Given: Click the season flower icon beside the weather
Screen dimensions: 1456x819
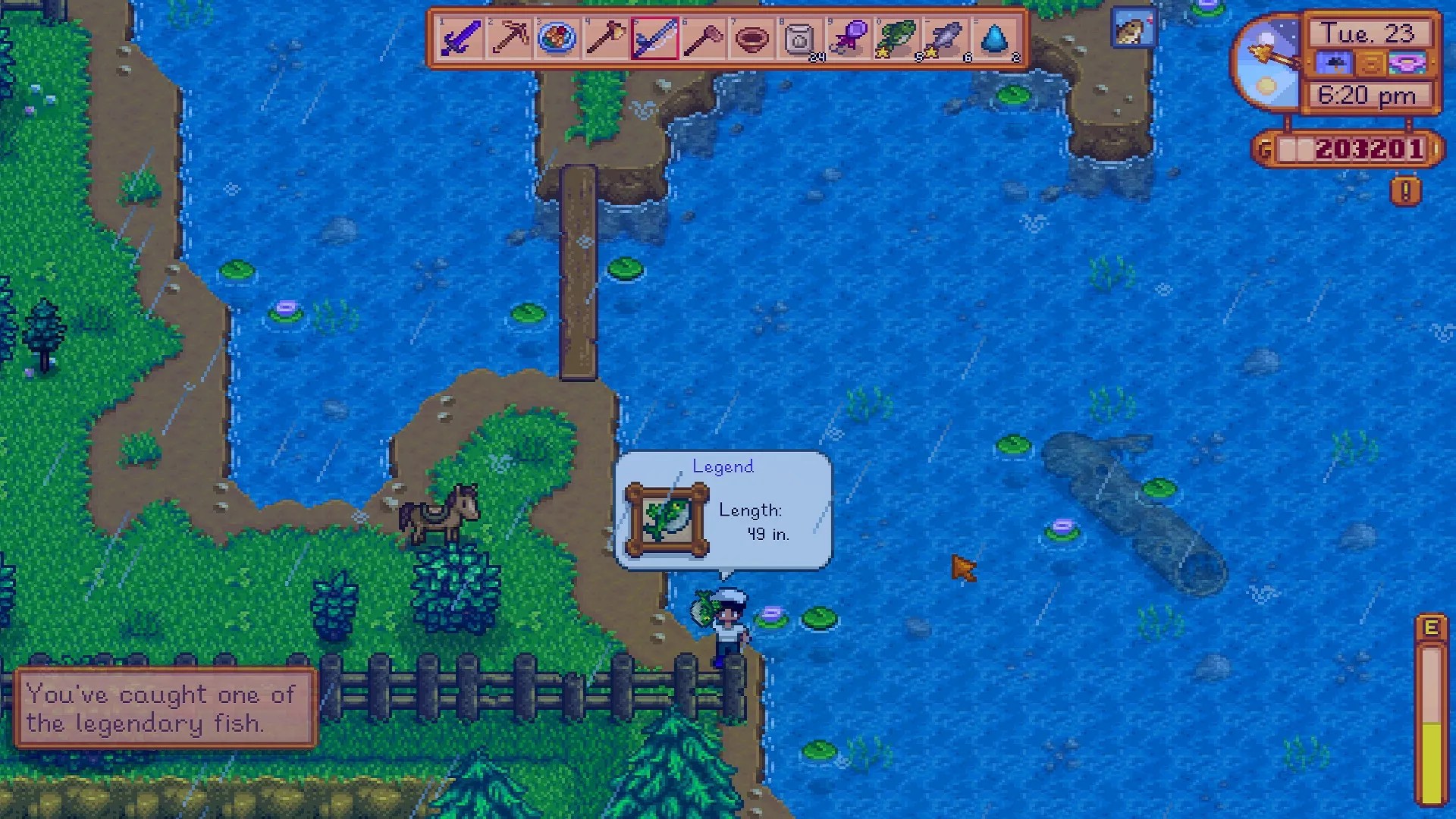Looking at the screenshot, I should point(1407,64).
